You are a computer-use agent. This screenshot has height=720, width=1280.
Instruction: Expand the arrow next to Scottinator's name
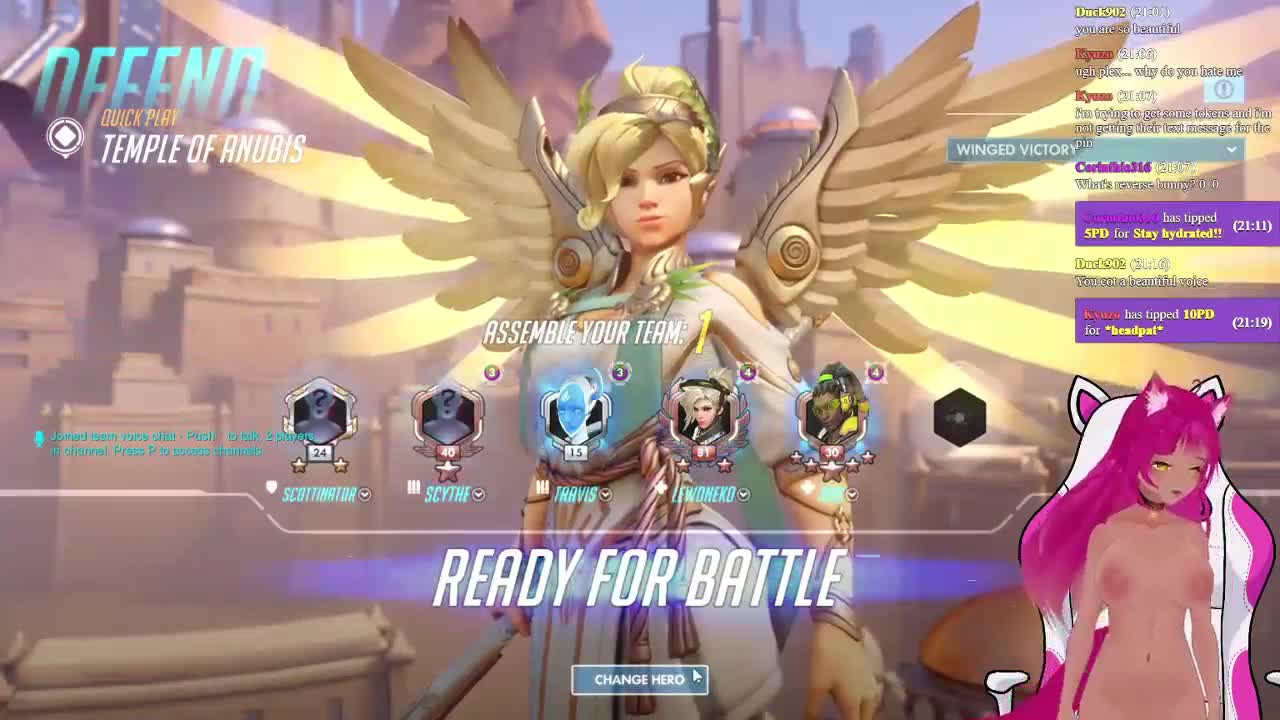click(365, 495)
